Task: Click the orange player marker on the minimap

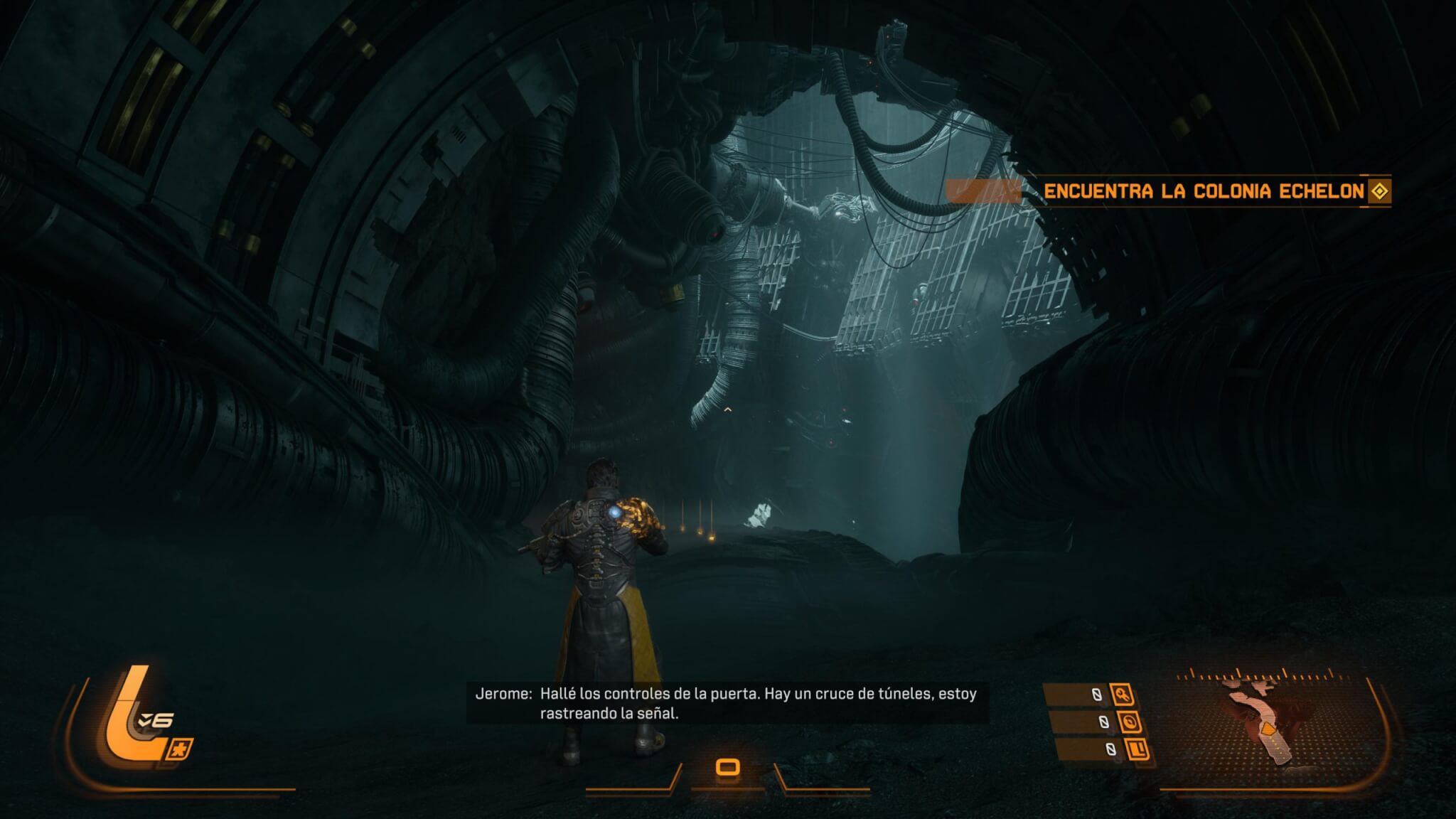Action: pyautogui.click(x=1268, y=729)
